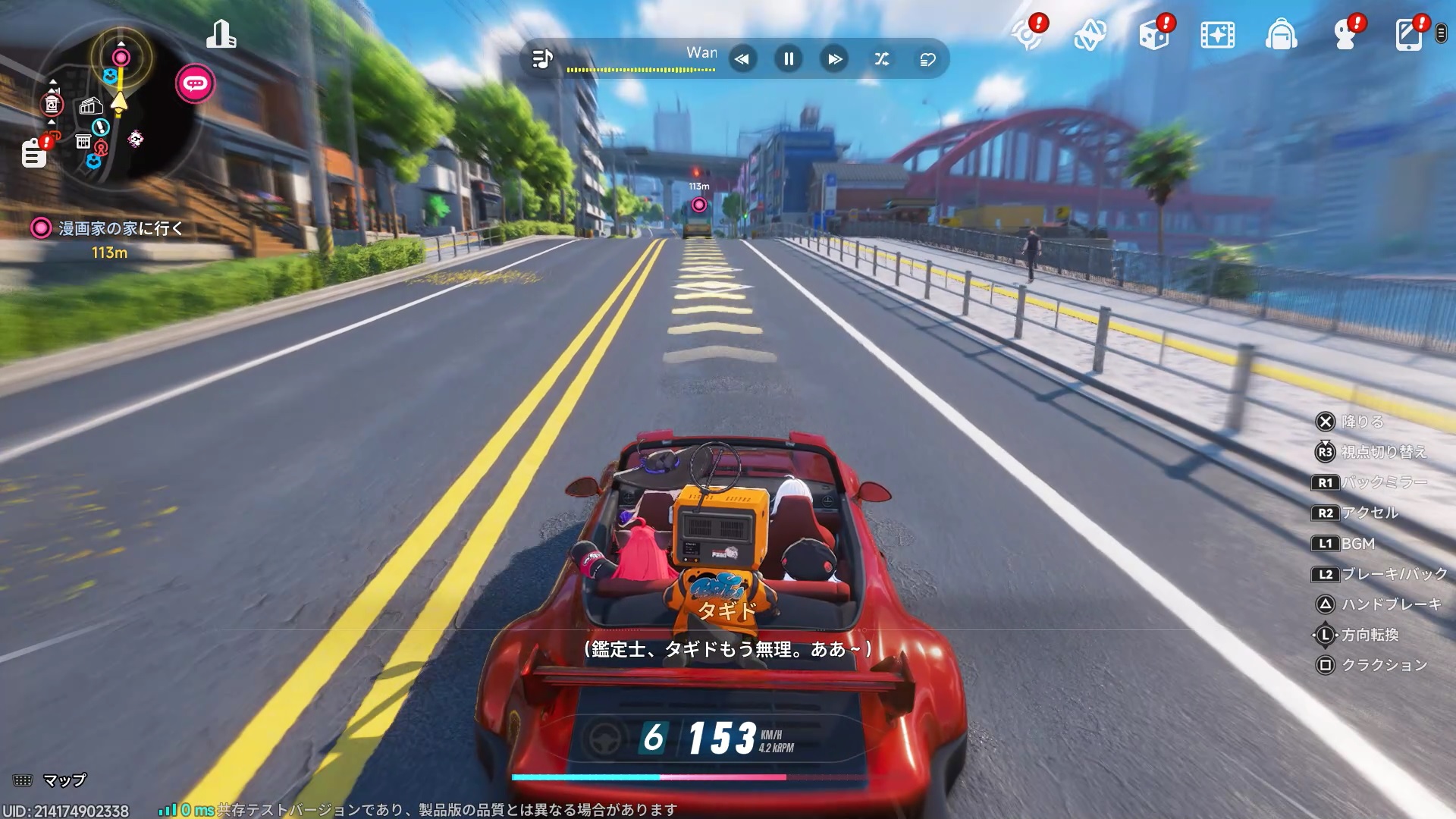Click the マップ label
This screenshot has width=1456, height=819.
click(64, 780)
